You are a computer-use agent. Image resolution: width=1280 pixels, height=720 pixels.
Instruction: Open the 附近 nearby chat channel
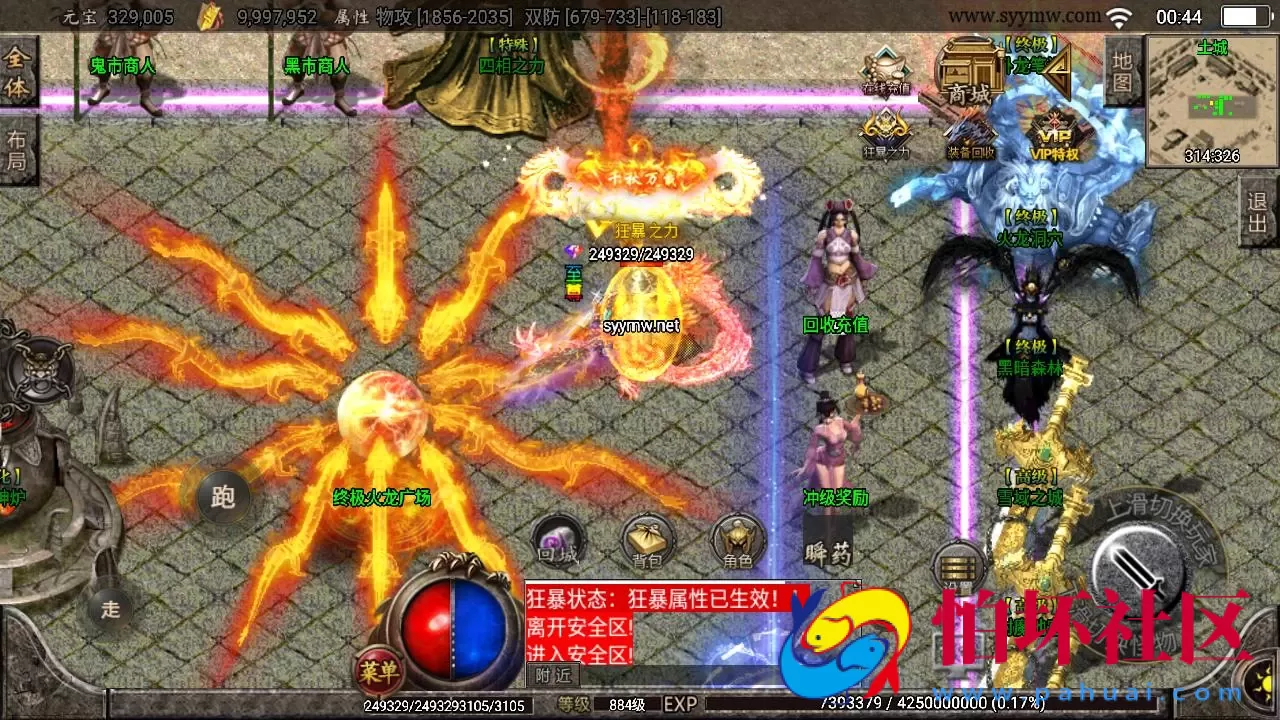pos(553,675)
